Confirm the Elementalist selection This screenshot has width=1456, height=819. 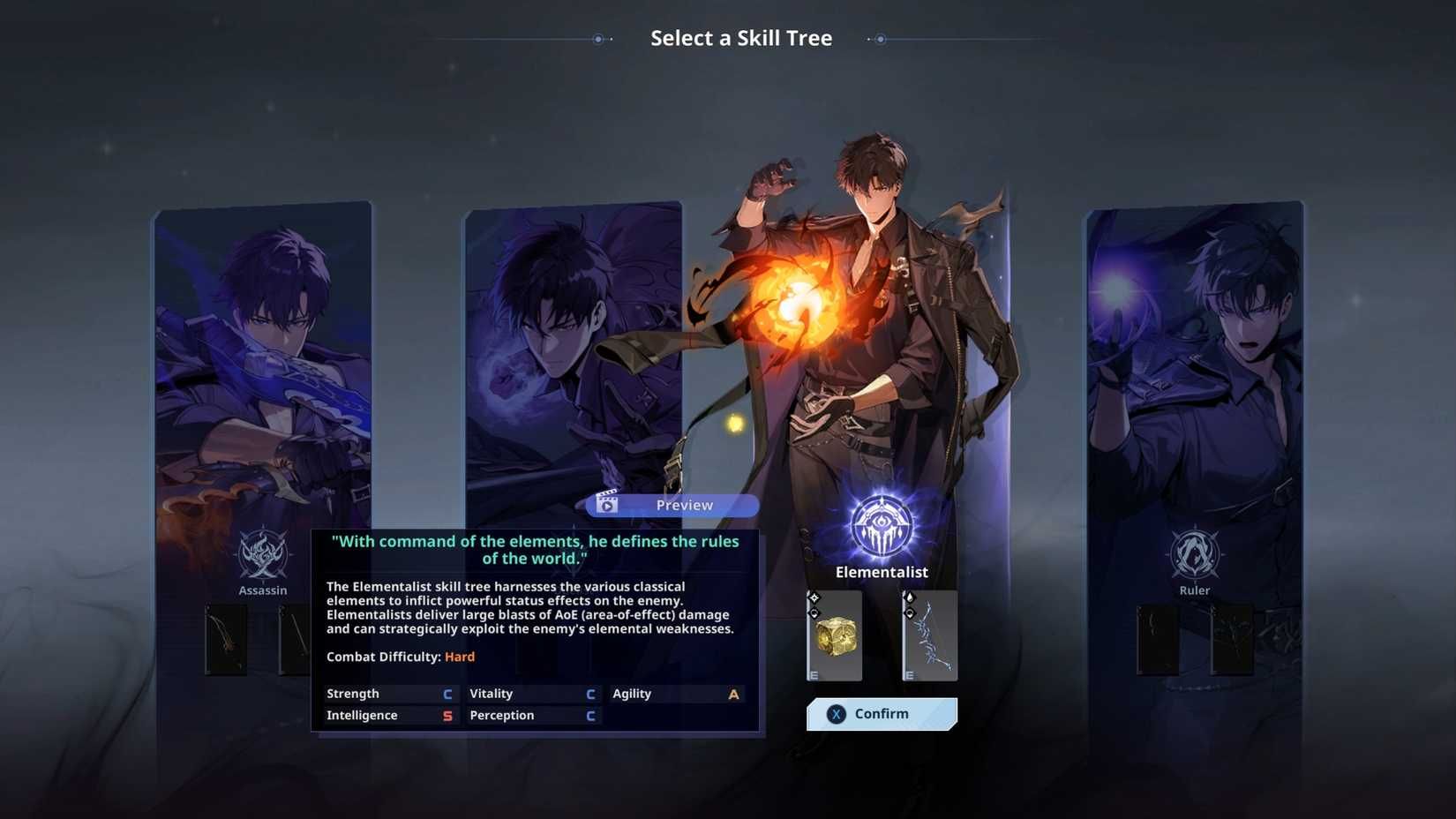pyautogui.click(x=882, y=714)
